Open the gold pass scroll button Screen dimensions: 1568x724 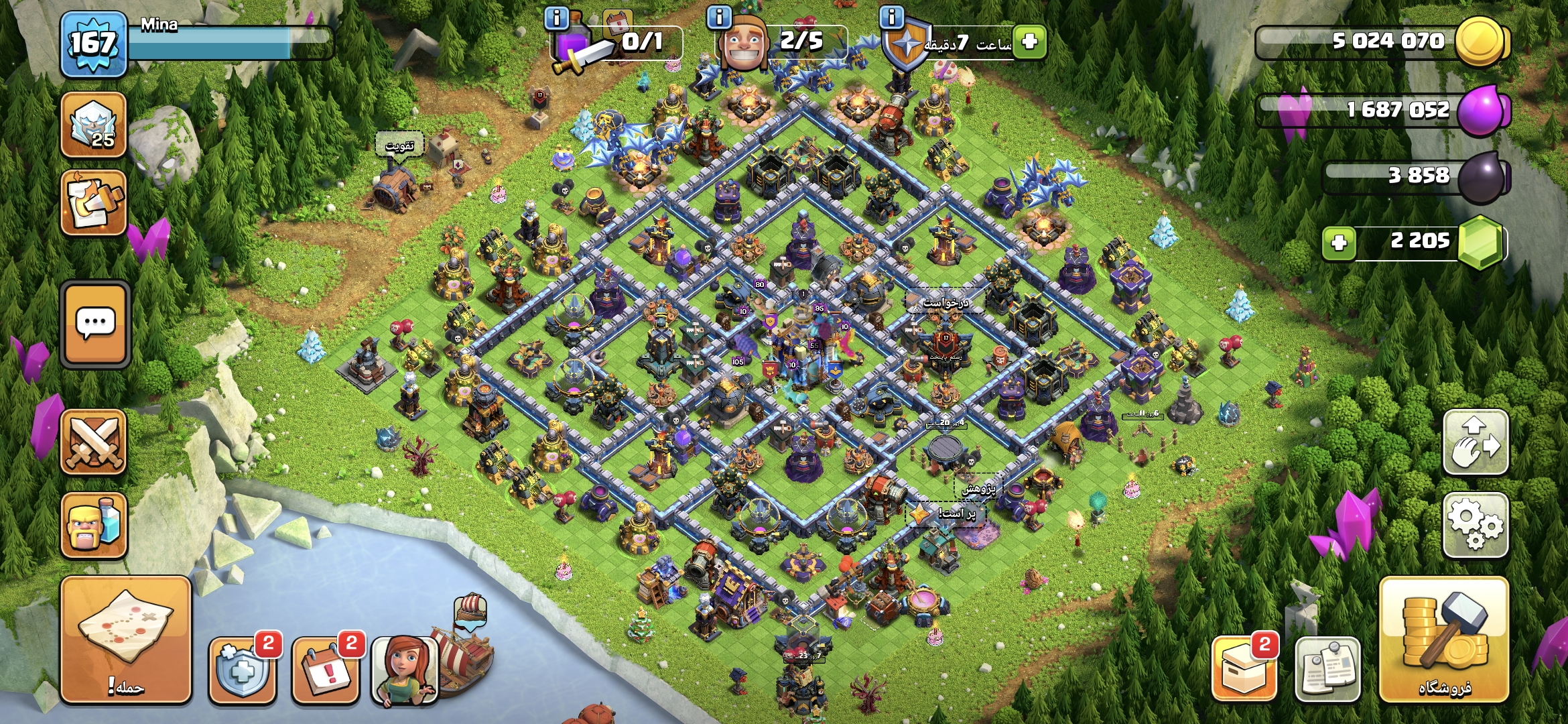point(94,202)
